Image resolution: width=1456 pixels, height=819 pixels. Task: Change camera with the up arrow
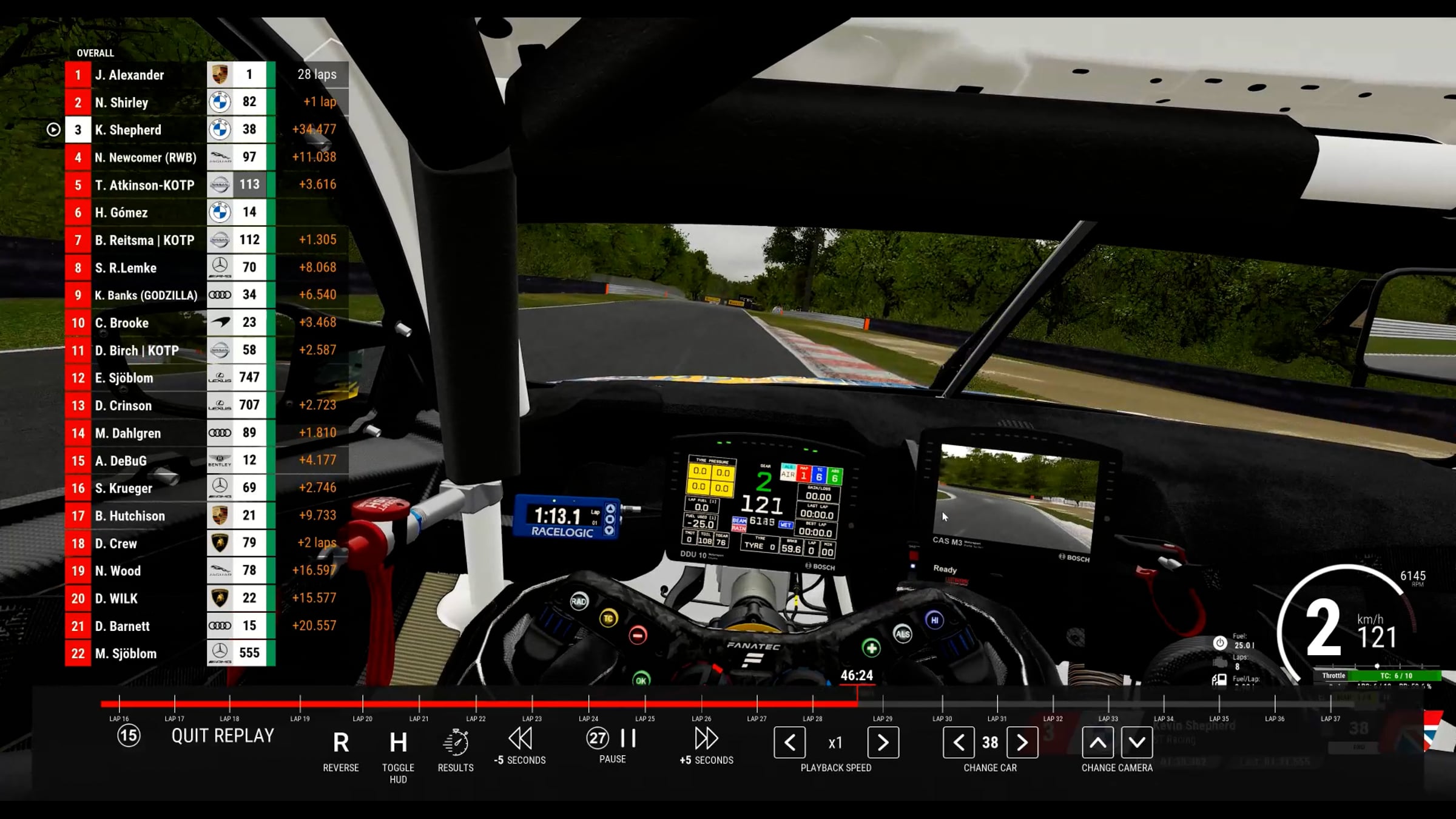[x=1097, y=743]
